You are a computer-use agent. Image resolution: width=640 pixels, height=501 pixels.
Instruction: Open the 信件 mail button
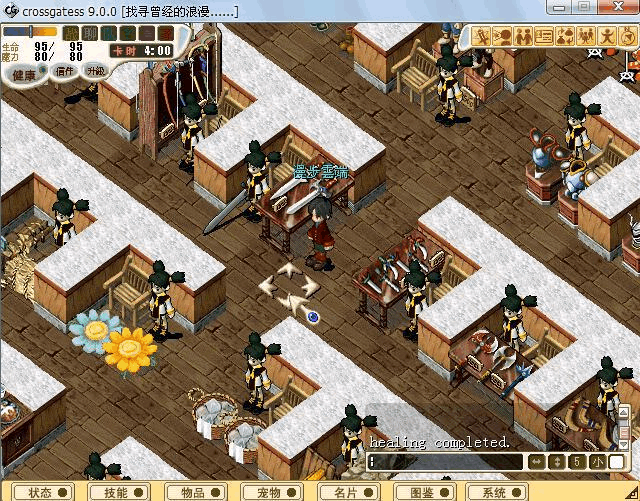coord(64,71)
